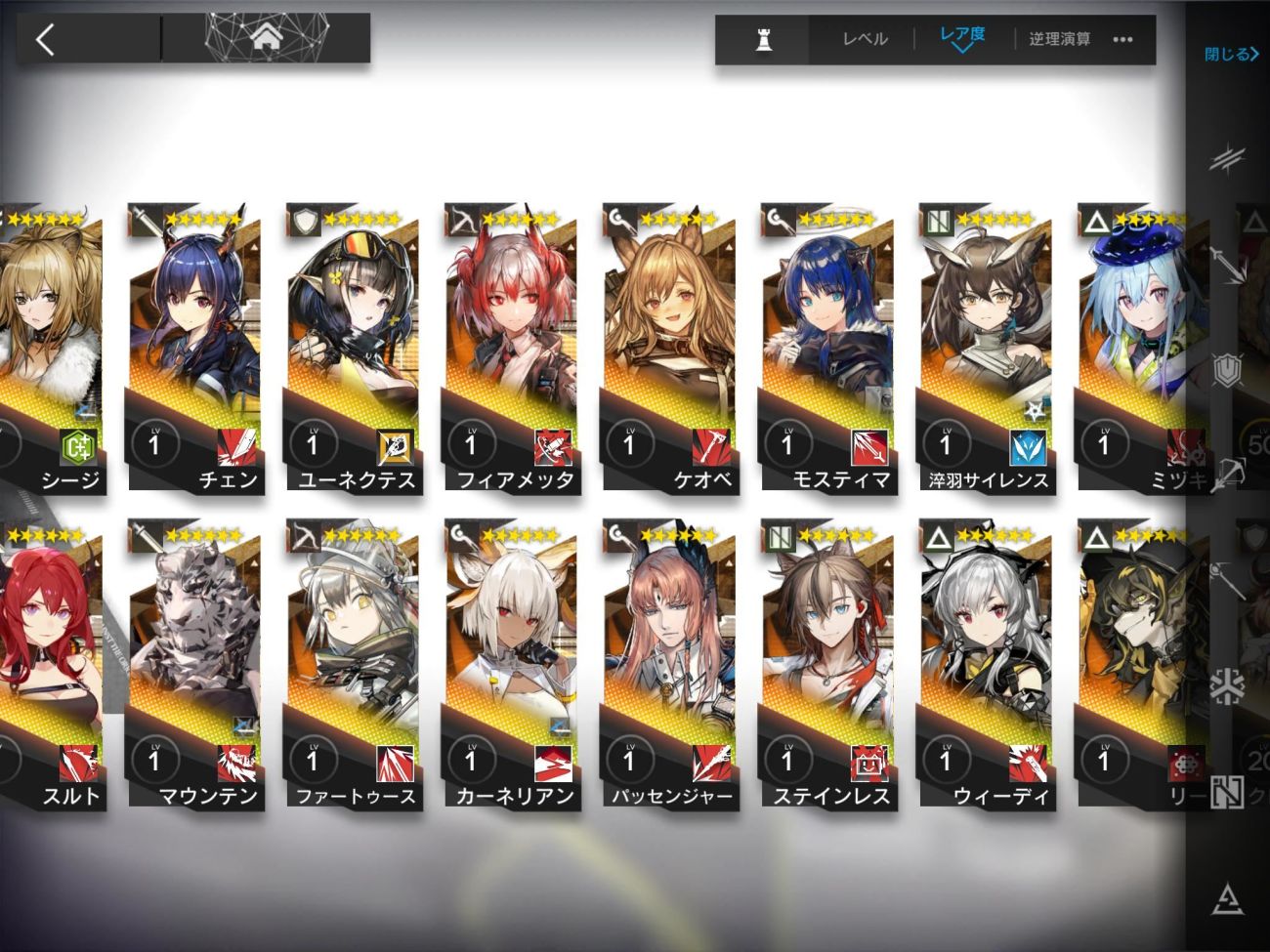Open the ステインレス operator card
This screenshot has width=1270, height=952.
[826, 664]
